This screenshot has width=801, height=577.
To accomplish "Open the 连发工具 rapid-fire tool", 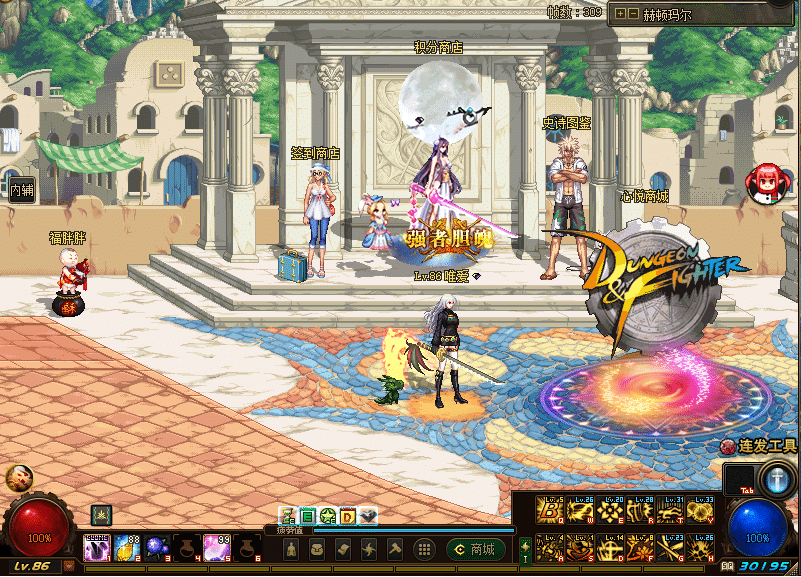I will tap(759, 446).
